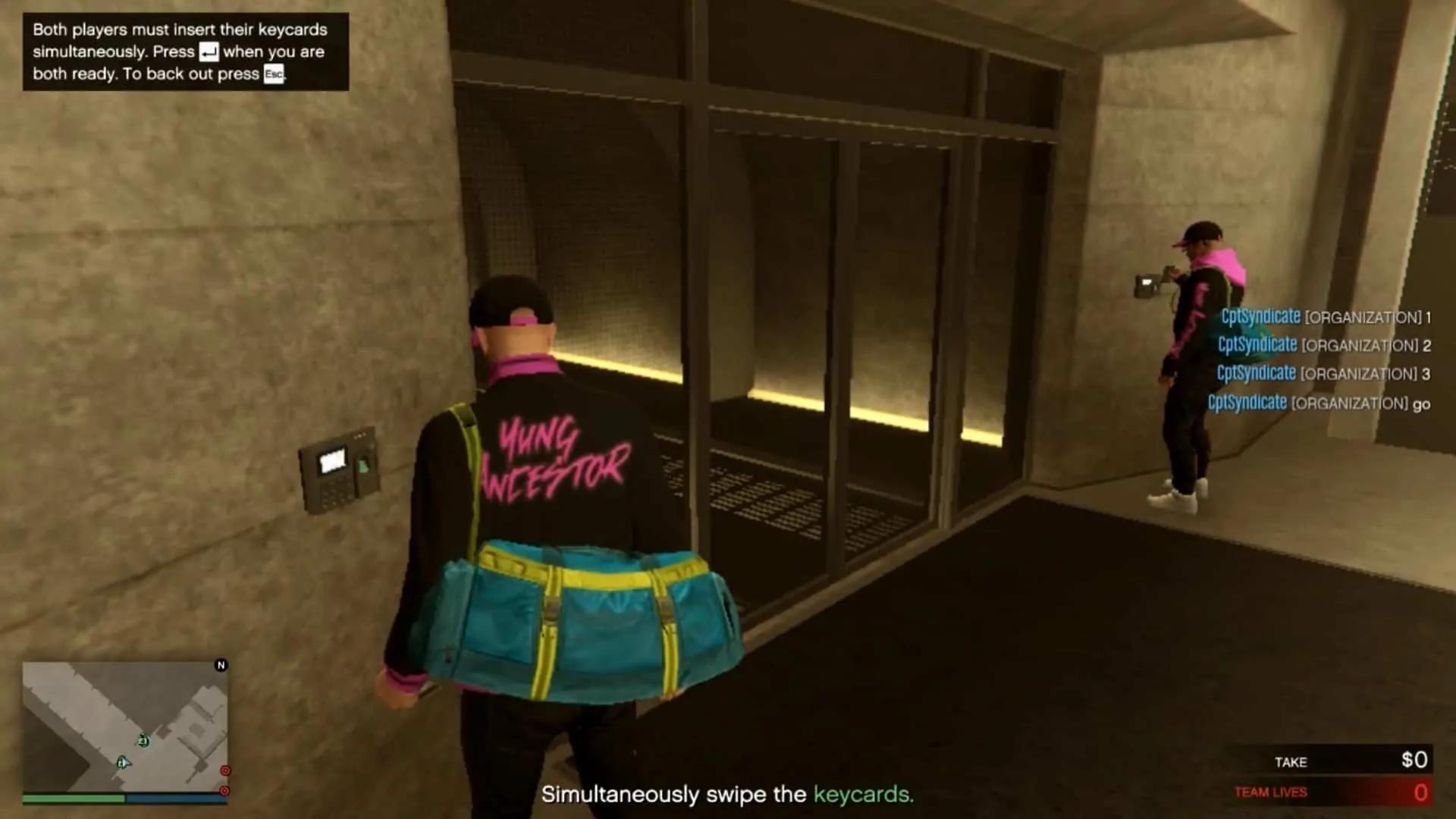
Task: Click the Esc key icon in the instructions box
Action: pos(275,74)
